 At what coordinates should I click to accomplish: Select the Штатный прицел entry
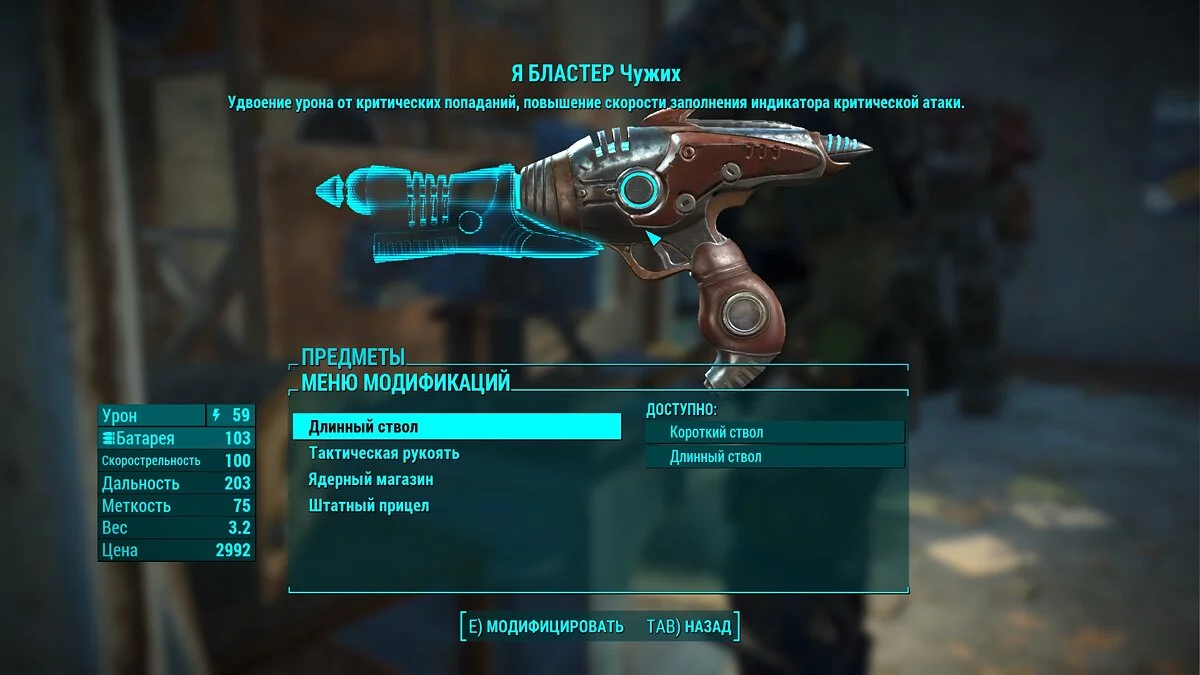369,506
